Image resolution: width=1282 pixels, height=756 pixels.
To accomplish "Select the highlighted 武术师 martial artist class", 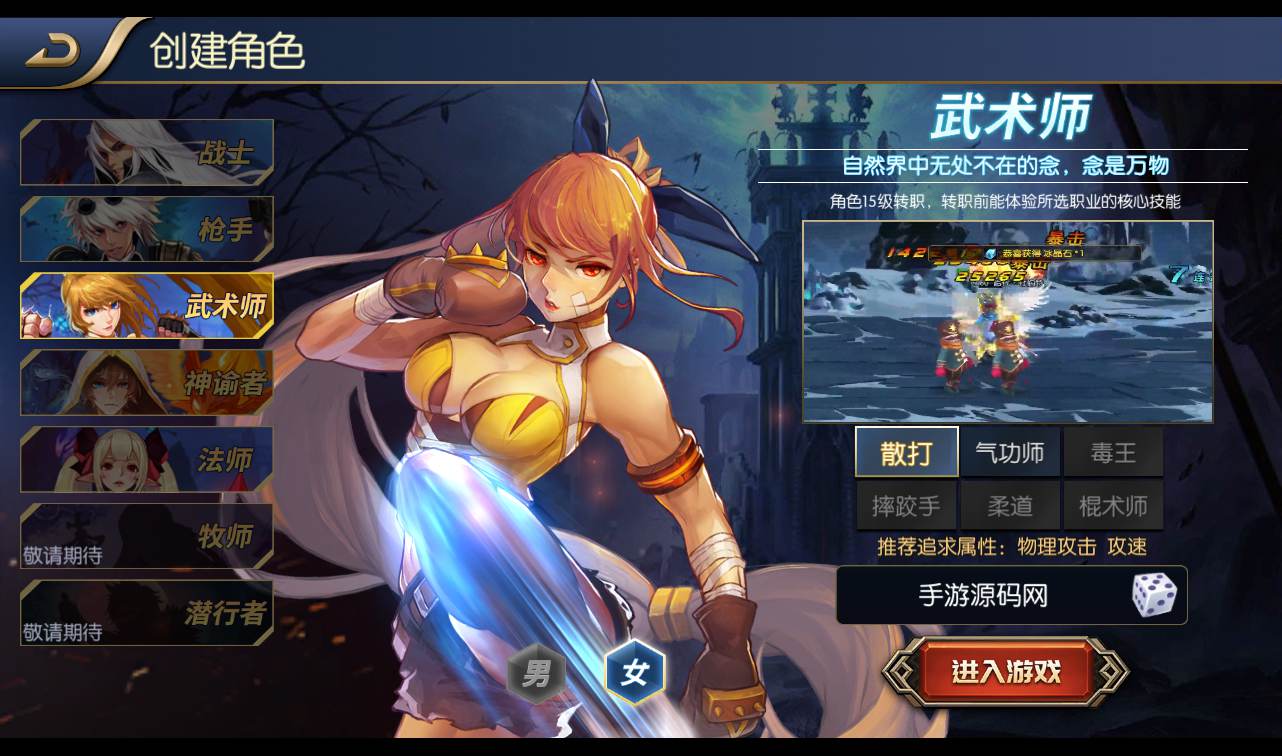I will point(146,305).
